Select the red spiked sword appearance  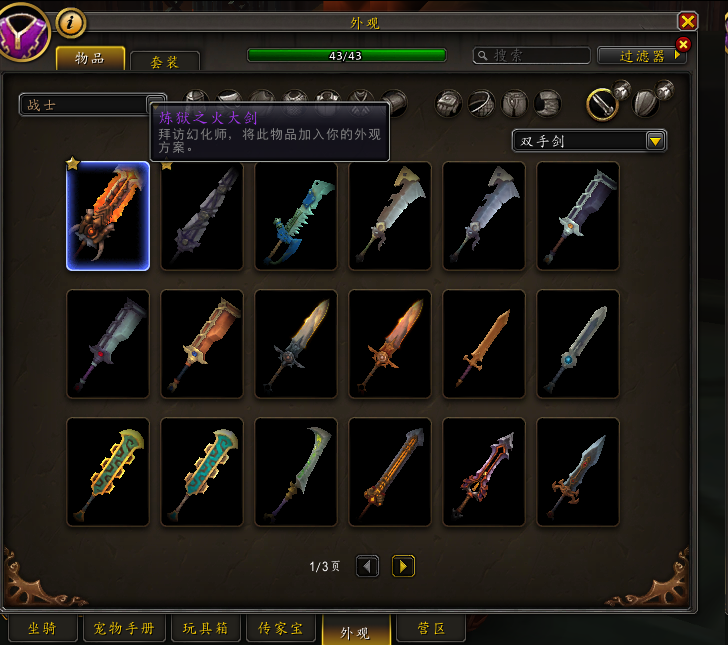[x=484, y=472]
